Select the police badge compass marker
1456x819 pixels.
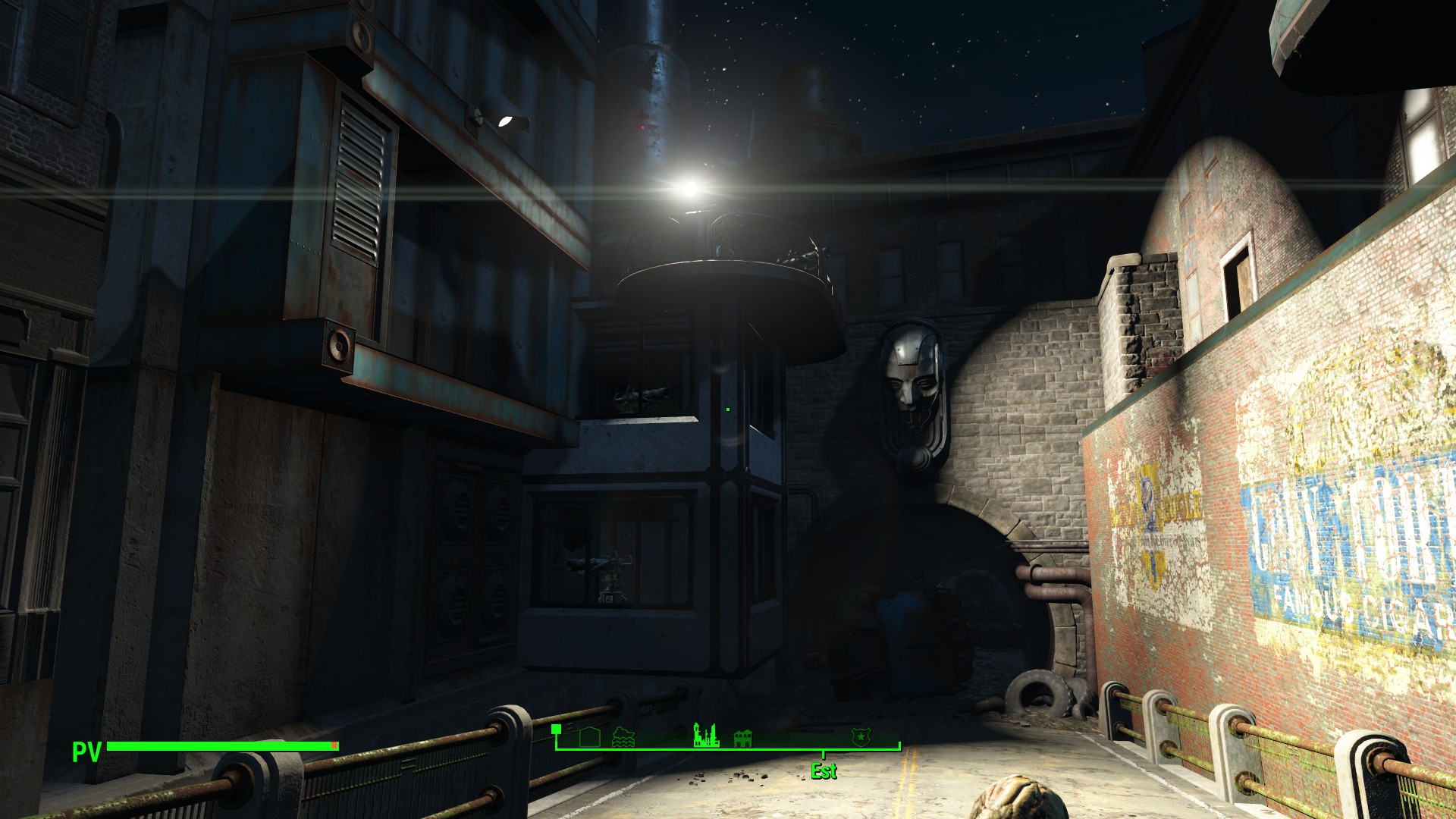[861, 736]
